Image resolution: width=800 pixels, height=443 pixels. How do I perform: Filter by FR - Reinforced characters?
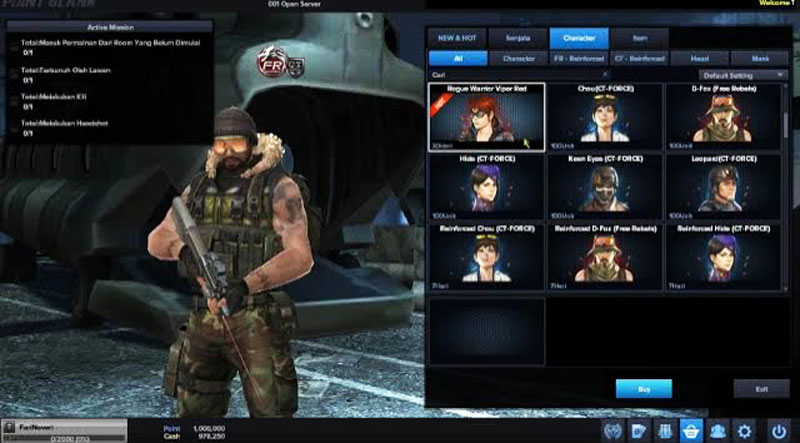(x=579, y=59)
